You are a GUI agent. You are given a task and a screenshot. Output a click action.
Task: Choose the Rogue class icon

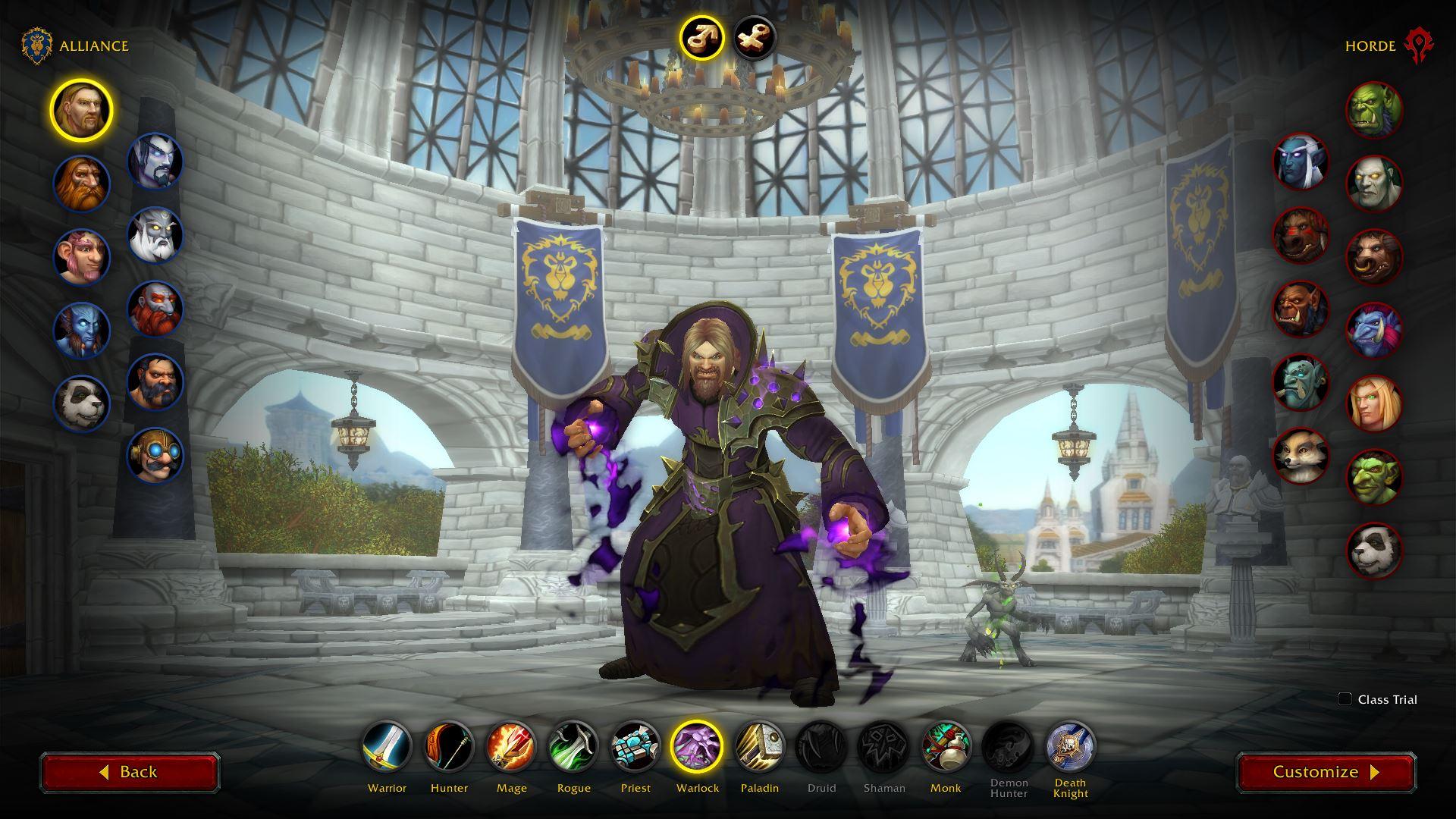click(x=573, y=746)
